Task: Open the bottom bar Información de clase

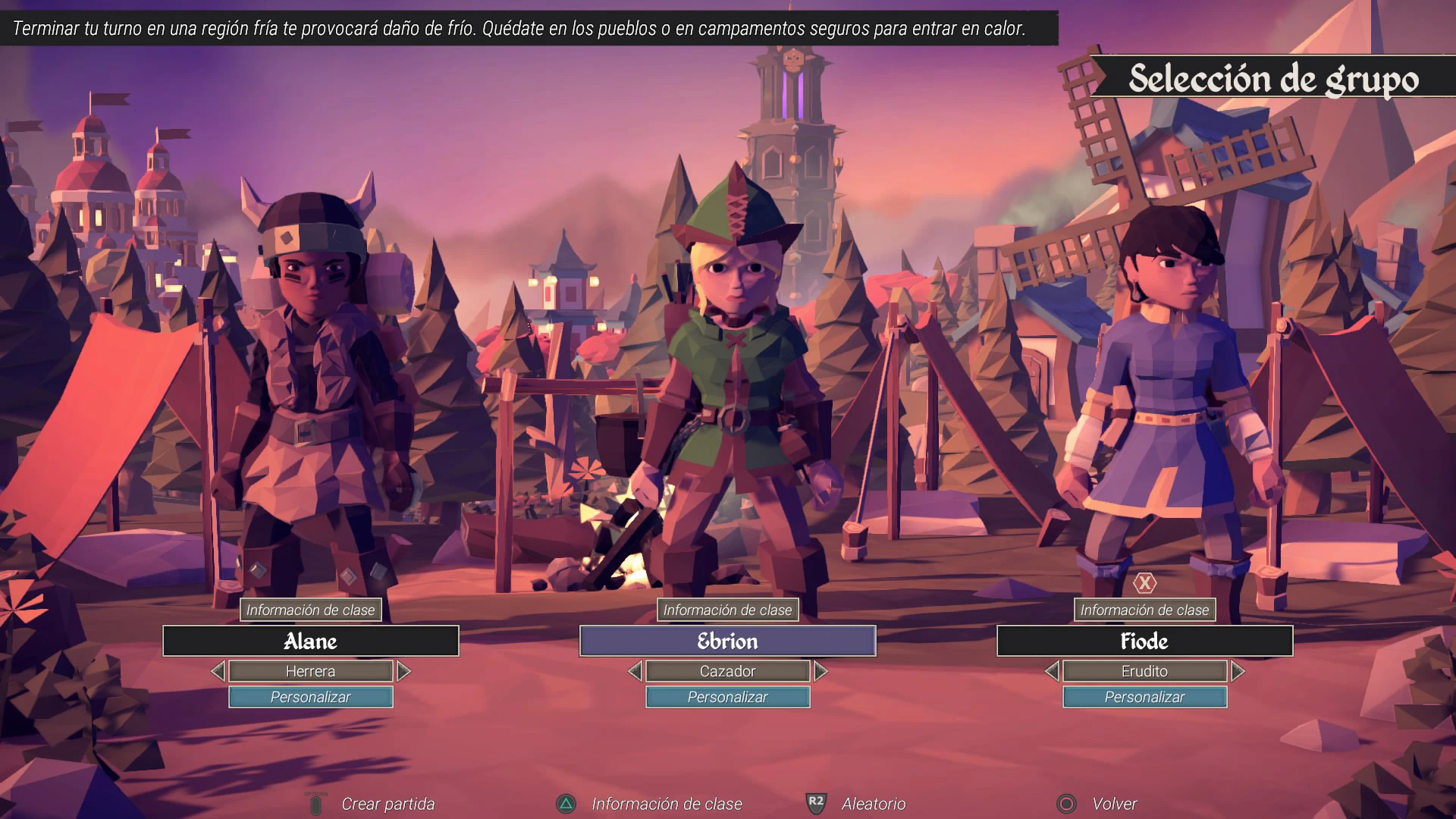Action: pyautogui.click(x=666, y=804)
